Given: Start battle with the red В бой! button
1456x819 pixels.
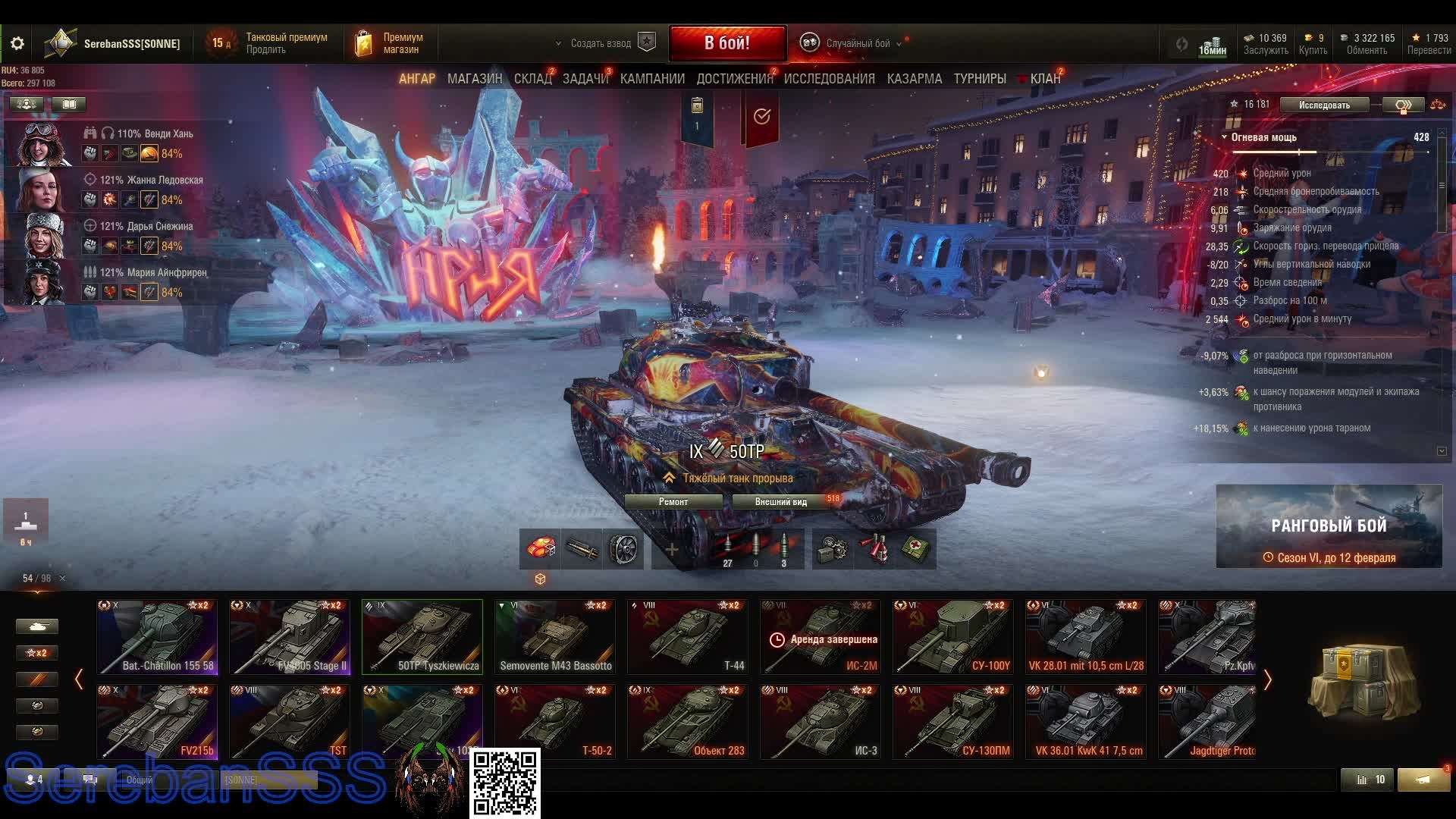Looking at the screenshot, I should point(727,43).
